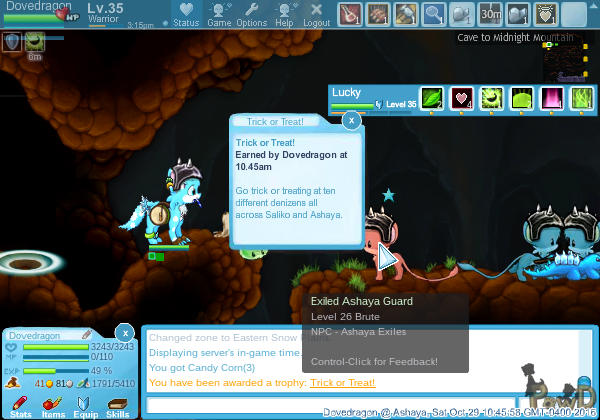Screen dimensions: 600x420
Task: Click the Trick or Treat trophy link in chat
Action: [x=342, y=383]
